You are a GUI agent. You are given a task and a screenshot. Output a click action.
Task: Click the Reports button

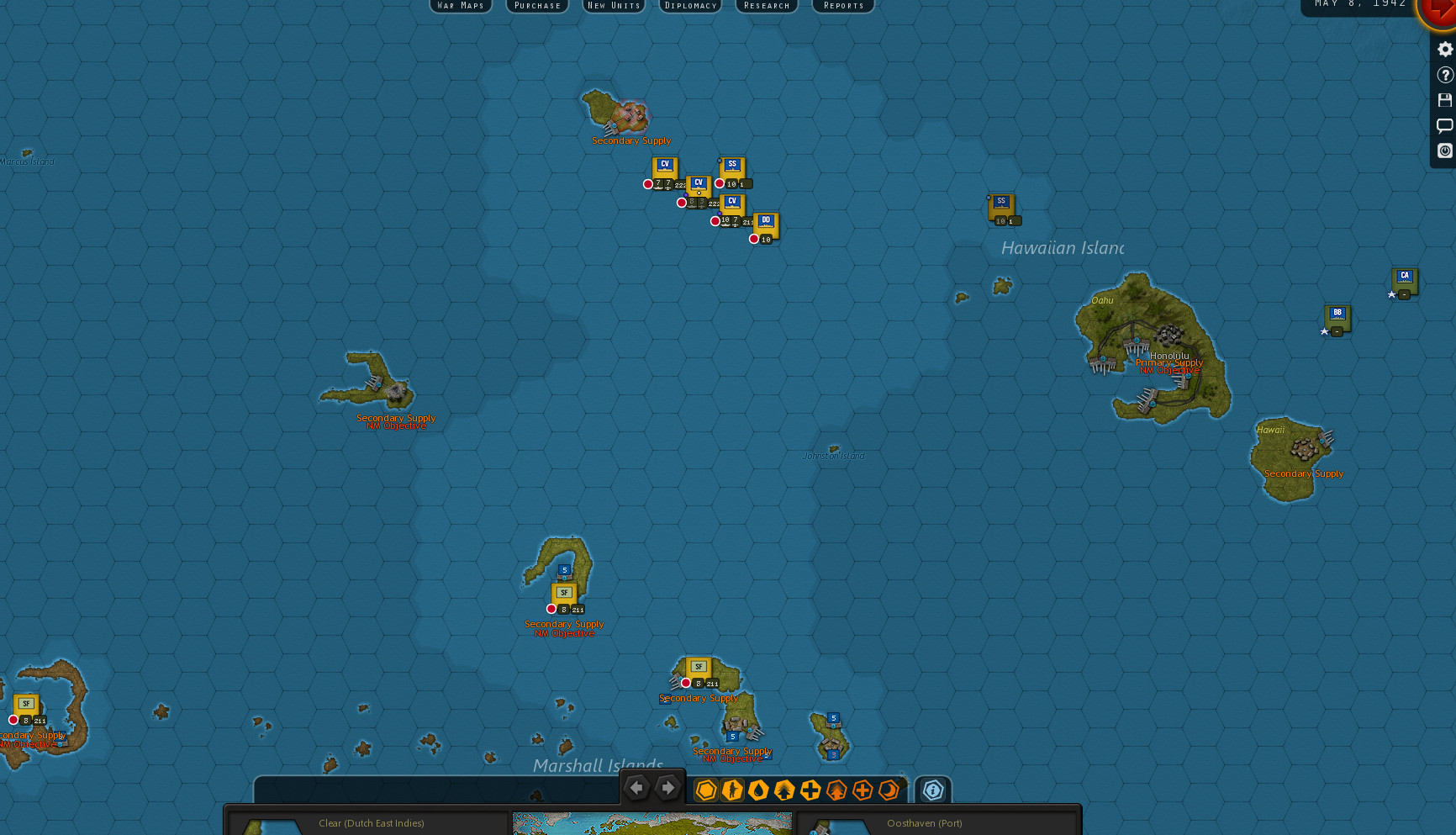point(842,6)
